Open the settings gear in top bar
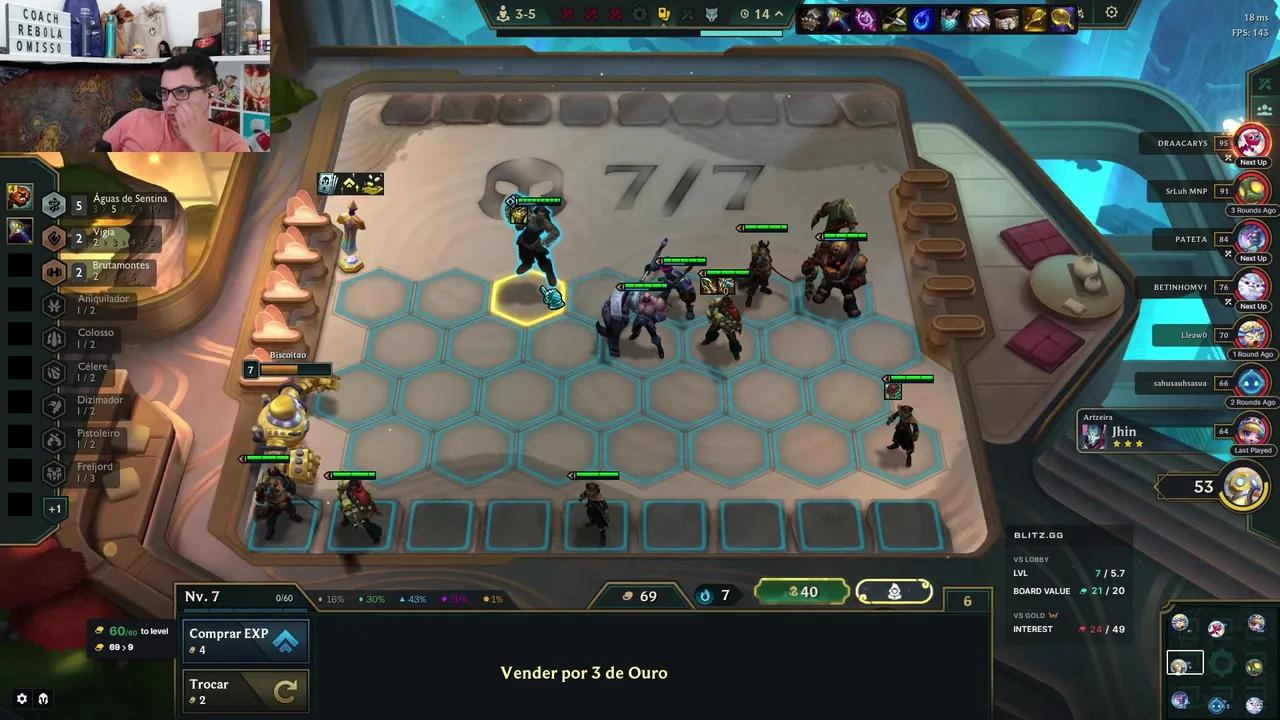The image size is (1280, 720). [1111, 13]
